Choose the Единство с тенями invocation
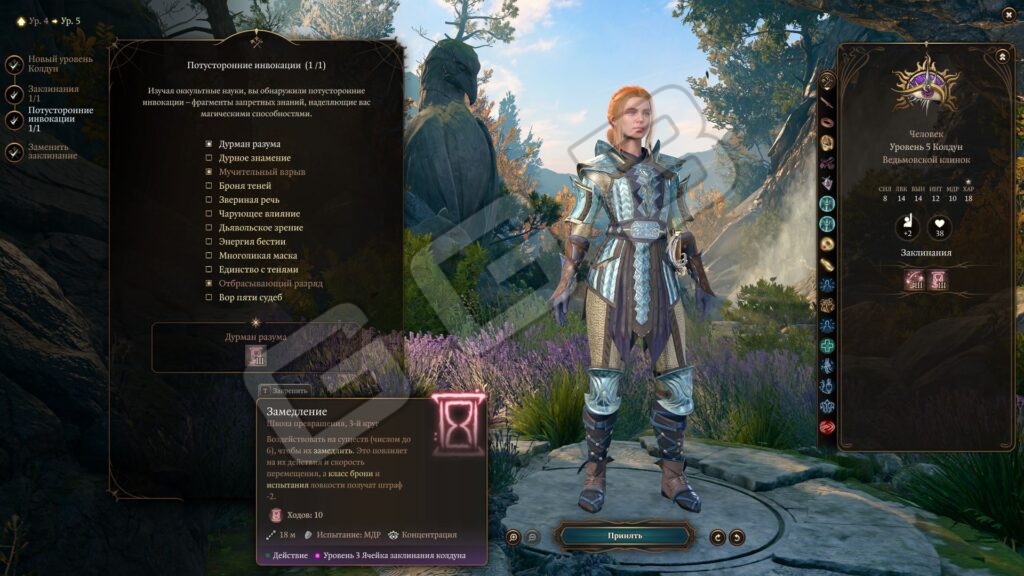 (x=209, y=270)
